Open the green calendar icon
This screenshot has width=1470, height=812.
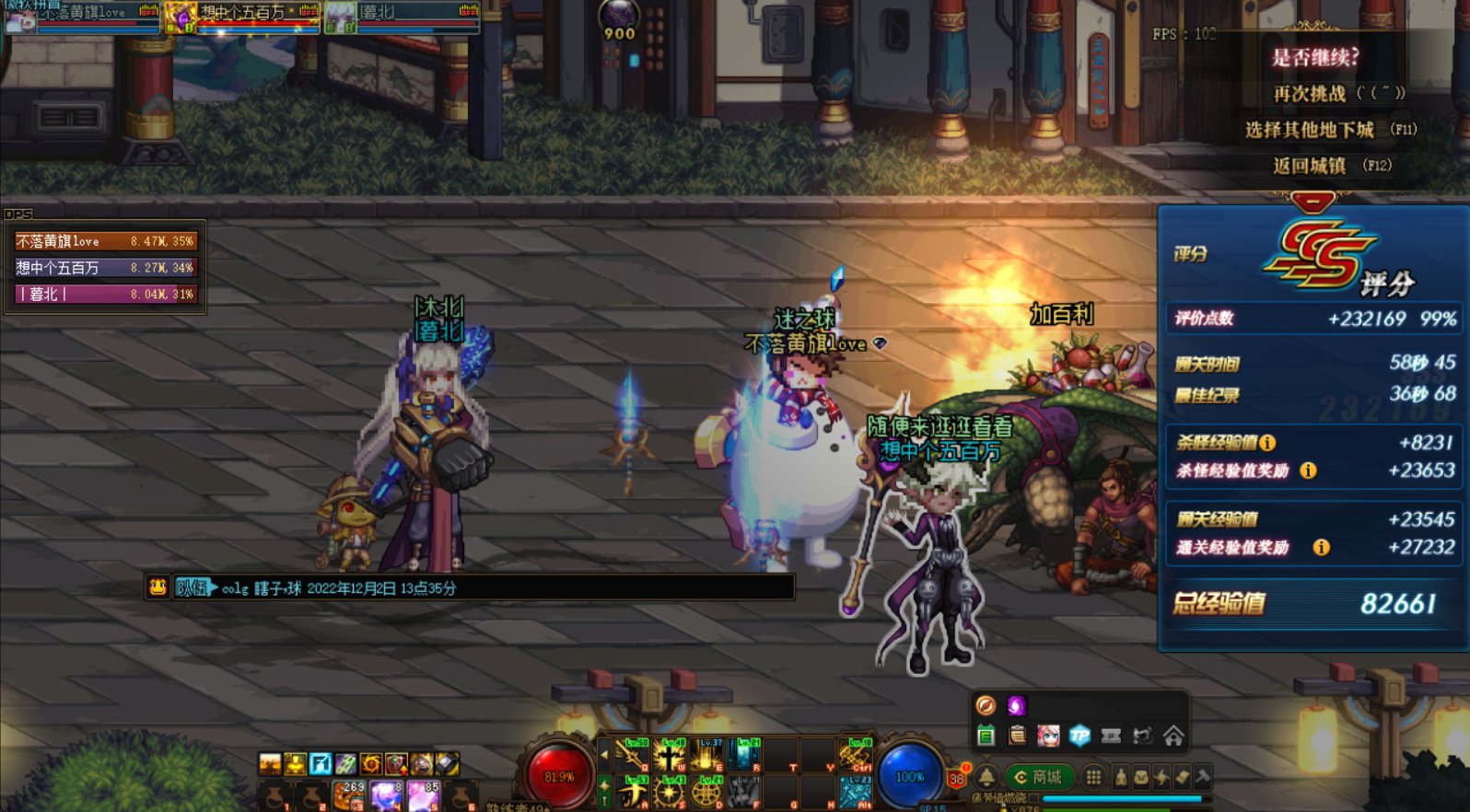point(986,736)
